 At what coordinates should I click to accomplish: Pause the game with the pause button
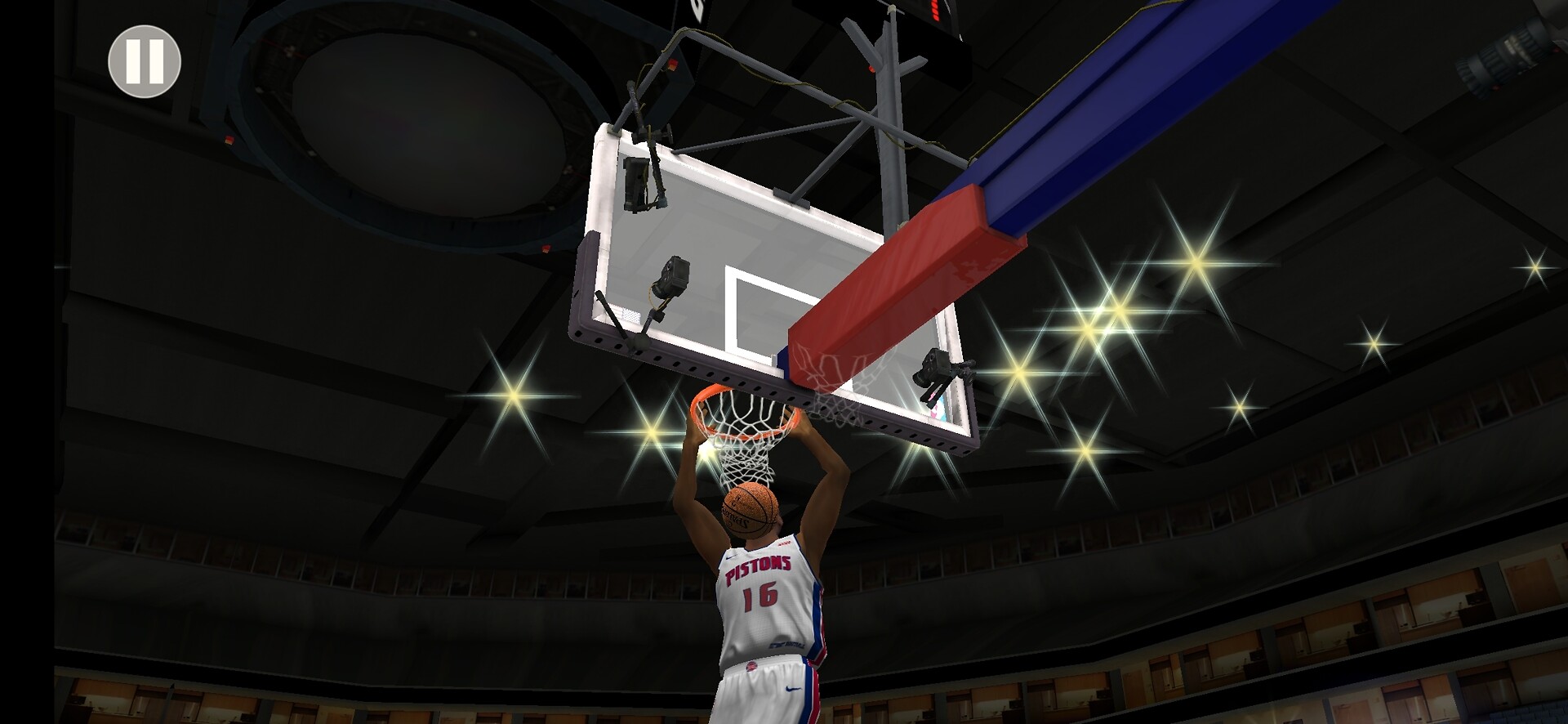pyautogui.click(x=145, y=62)
